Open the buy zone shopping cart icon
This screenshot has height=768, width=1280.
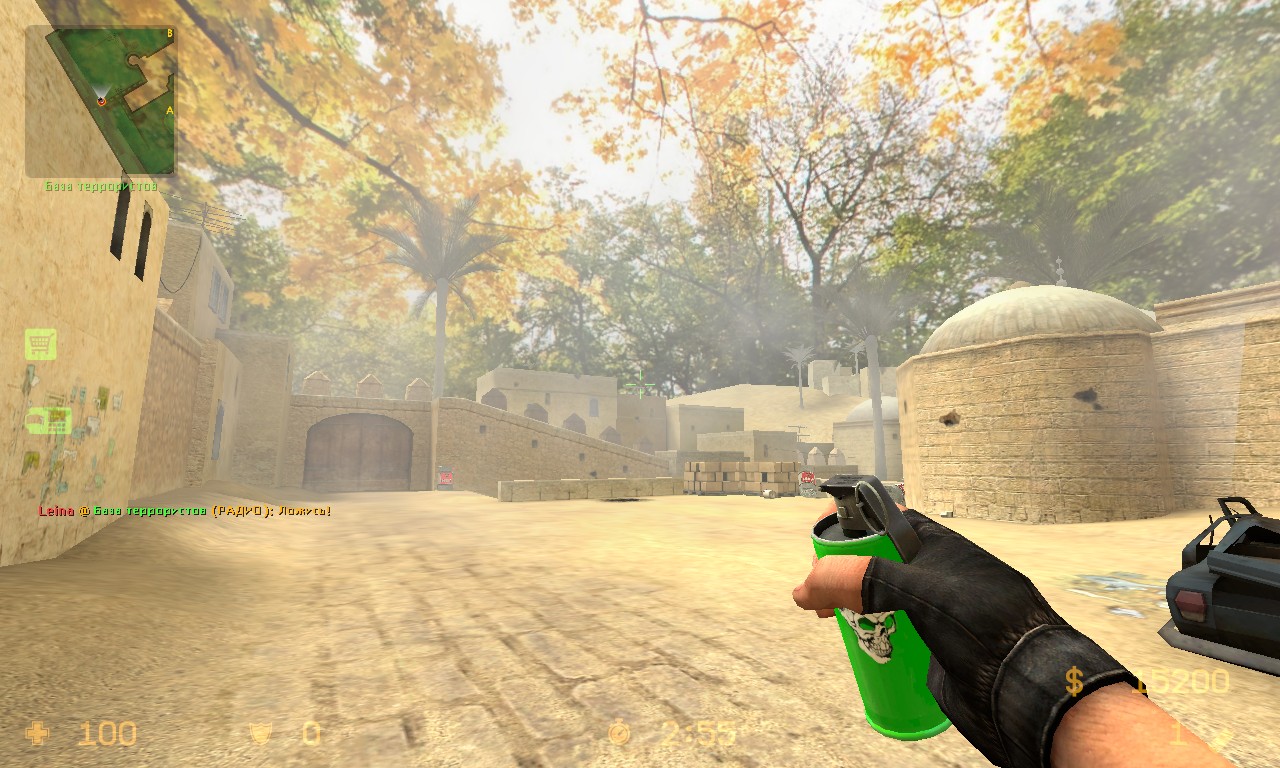pyautogui.click(x=41, y=344)
